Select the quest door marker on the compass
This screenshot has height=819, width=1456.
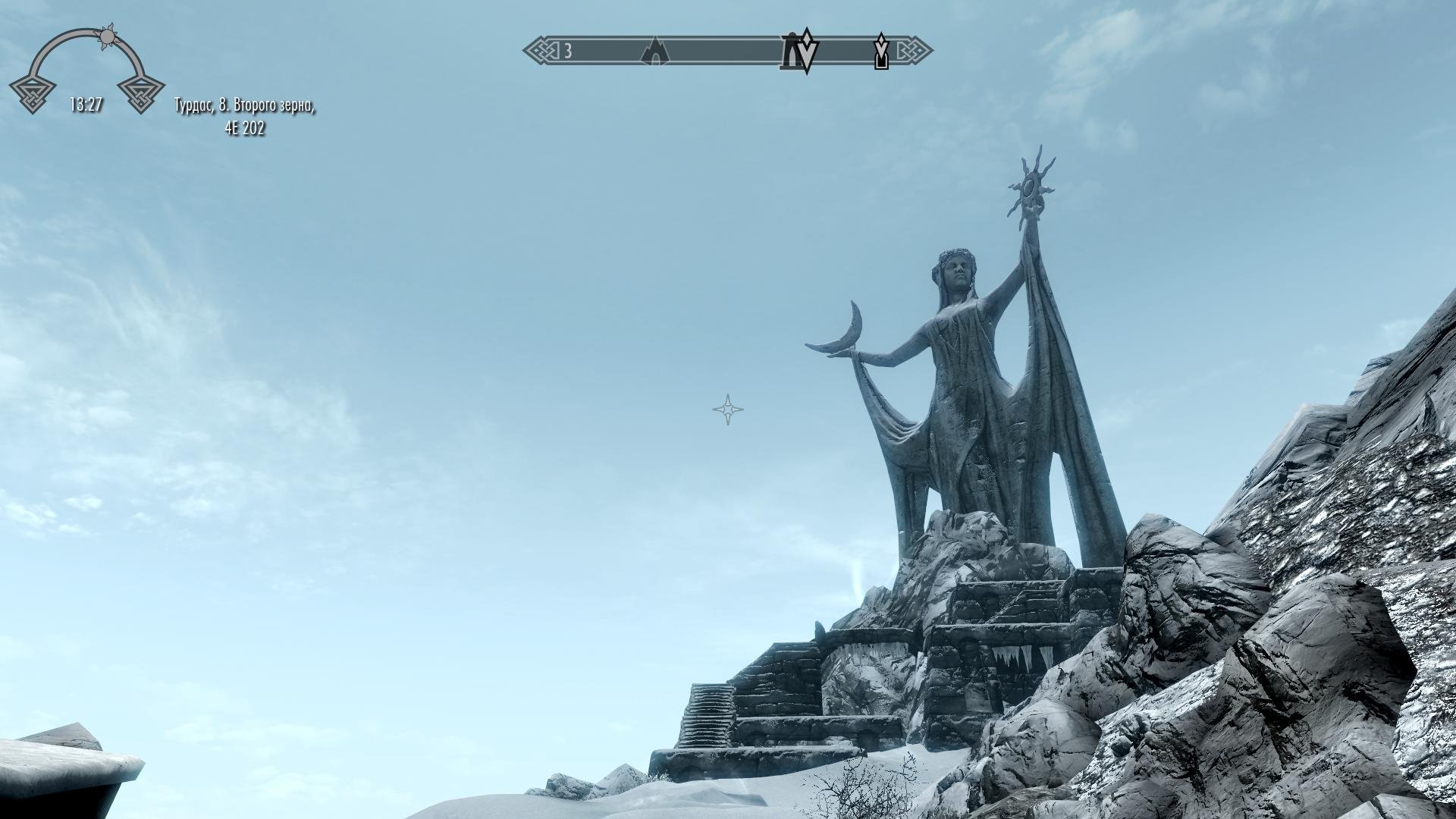(x=881, y=52)
